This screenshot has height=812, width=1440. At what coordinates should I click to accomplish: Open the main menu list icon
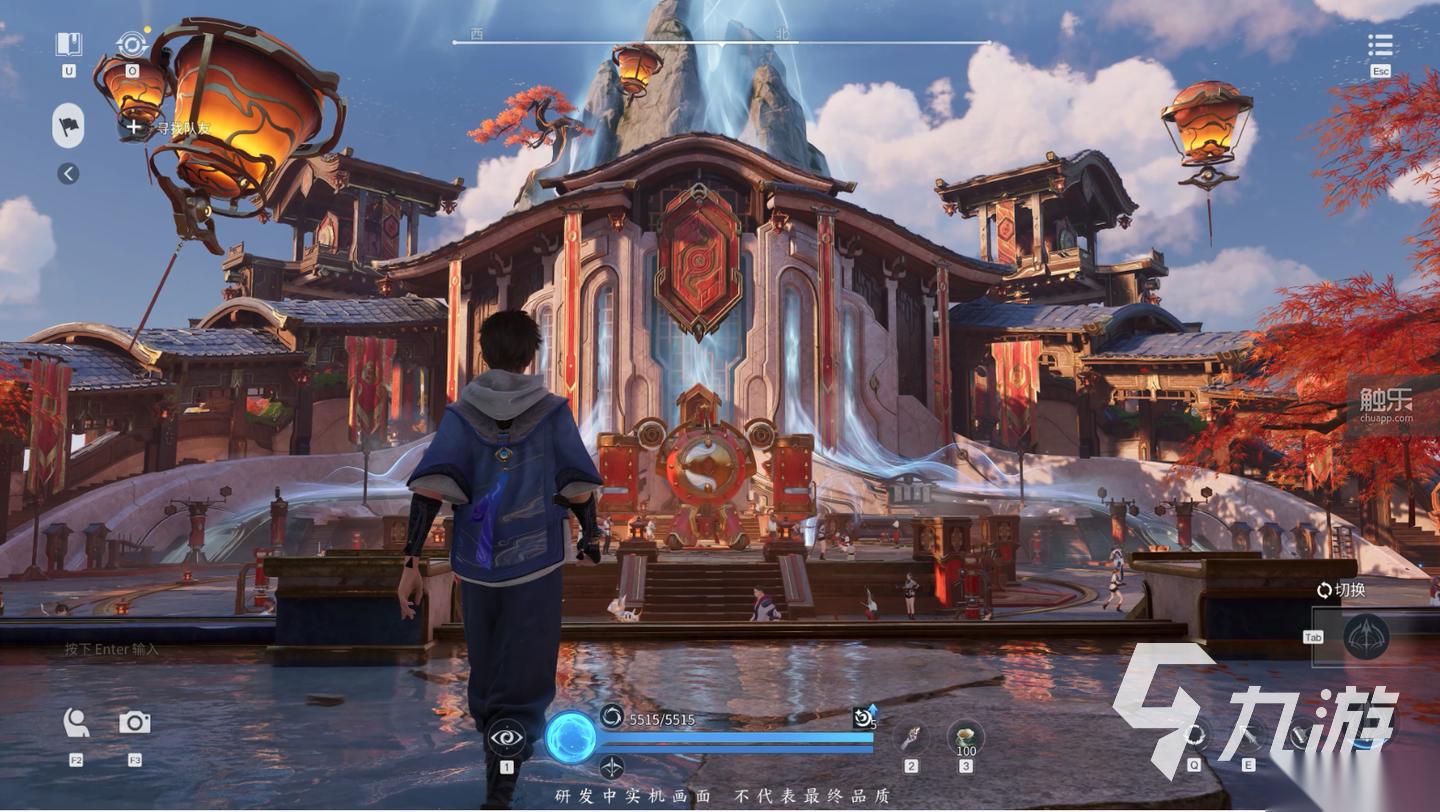point(1380,45)
